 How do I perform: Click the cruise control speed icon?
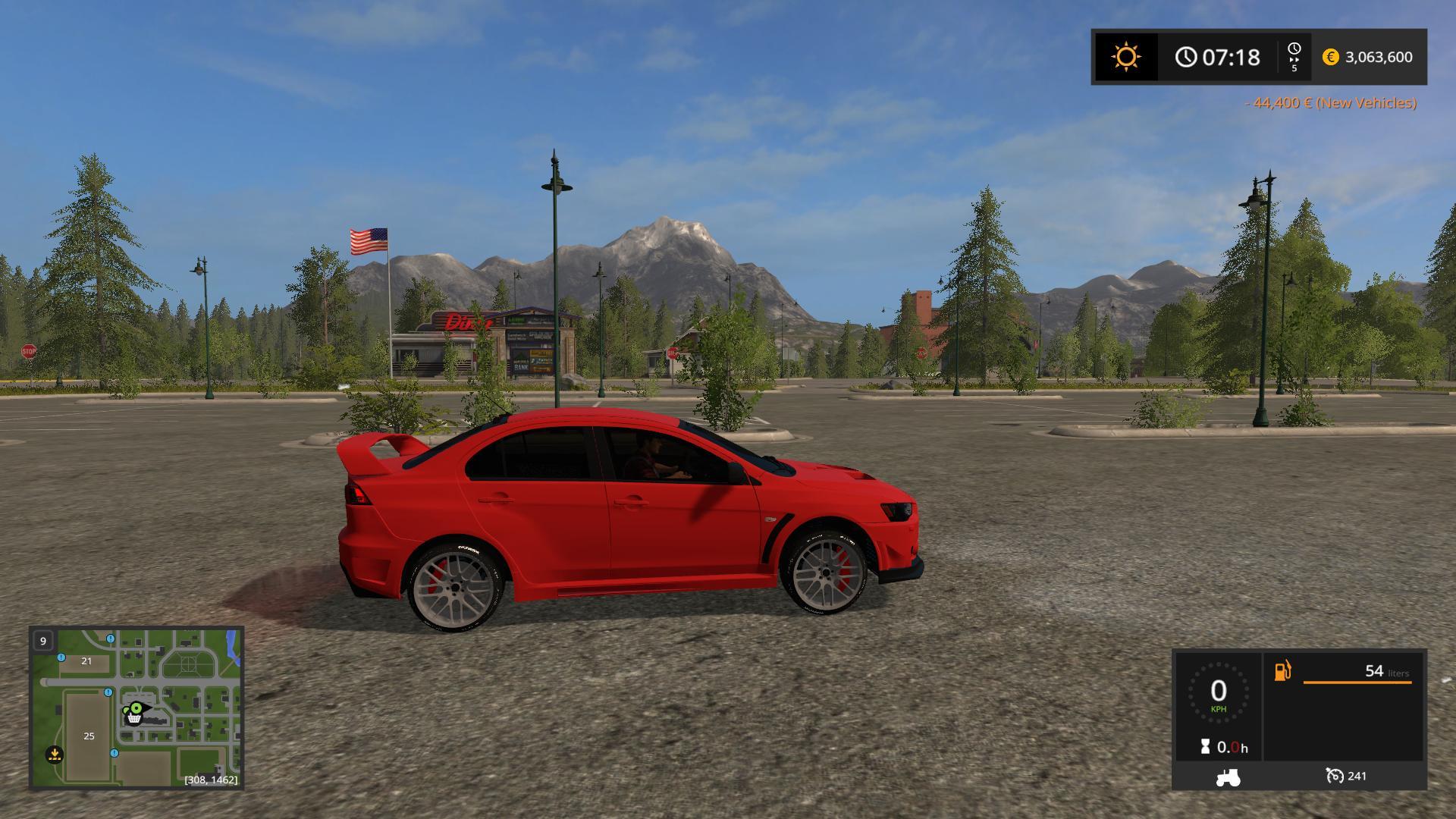click(x=1335, y=775)
